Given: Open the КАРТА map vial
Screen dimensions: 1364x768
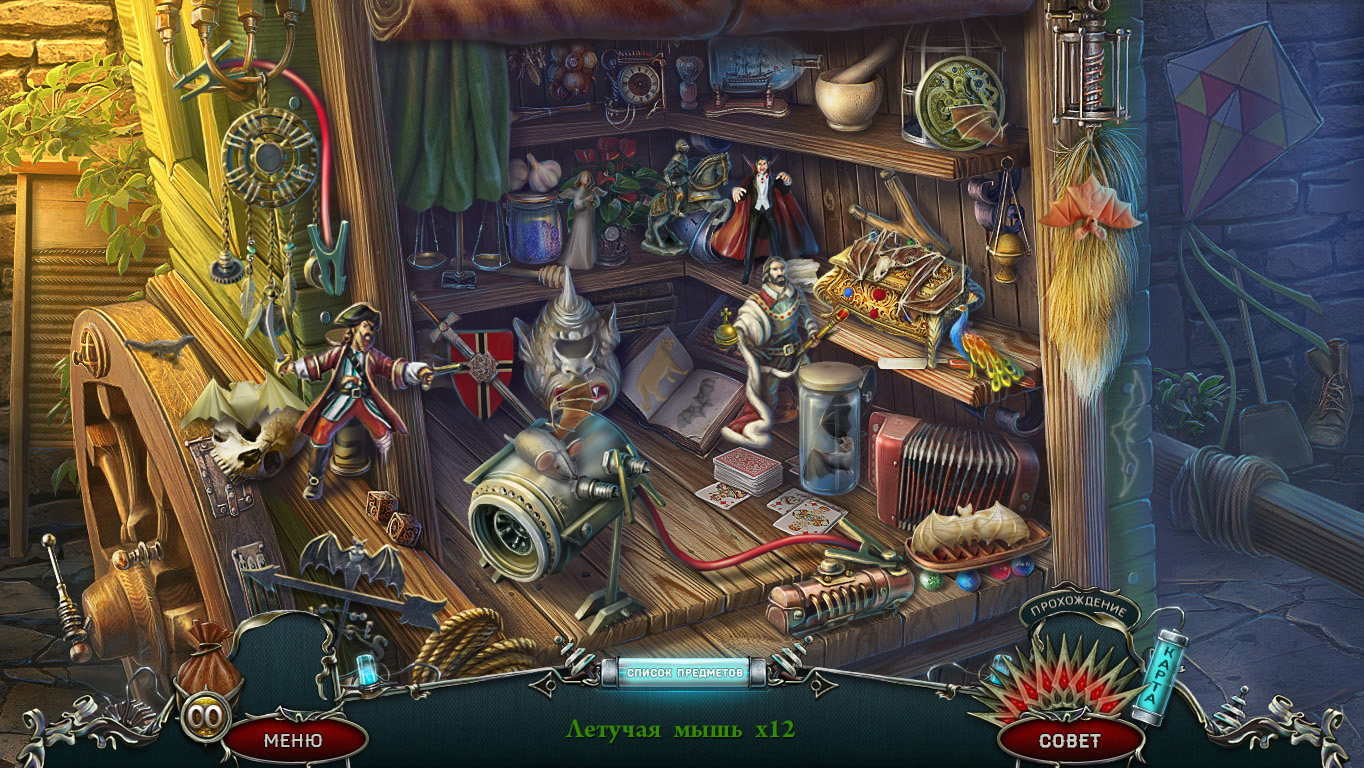Looking at the screenshot, I should [1160, 675].
